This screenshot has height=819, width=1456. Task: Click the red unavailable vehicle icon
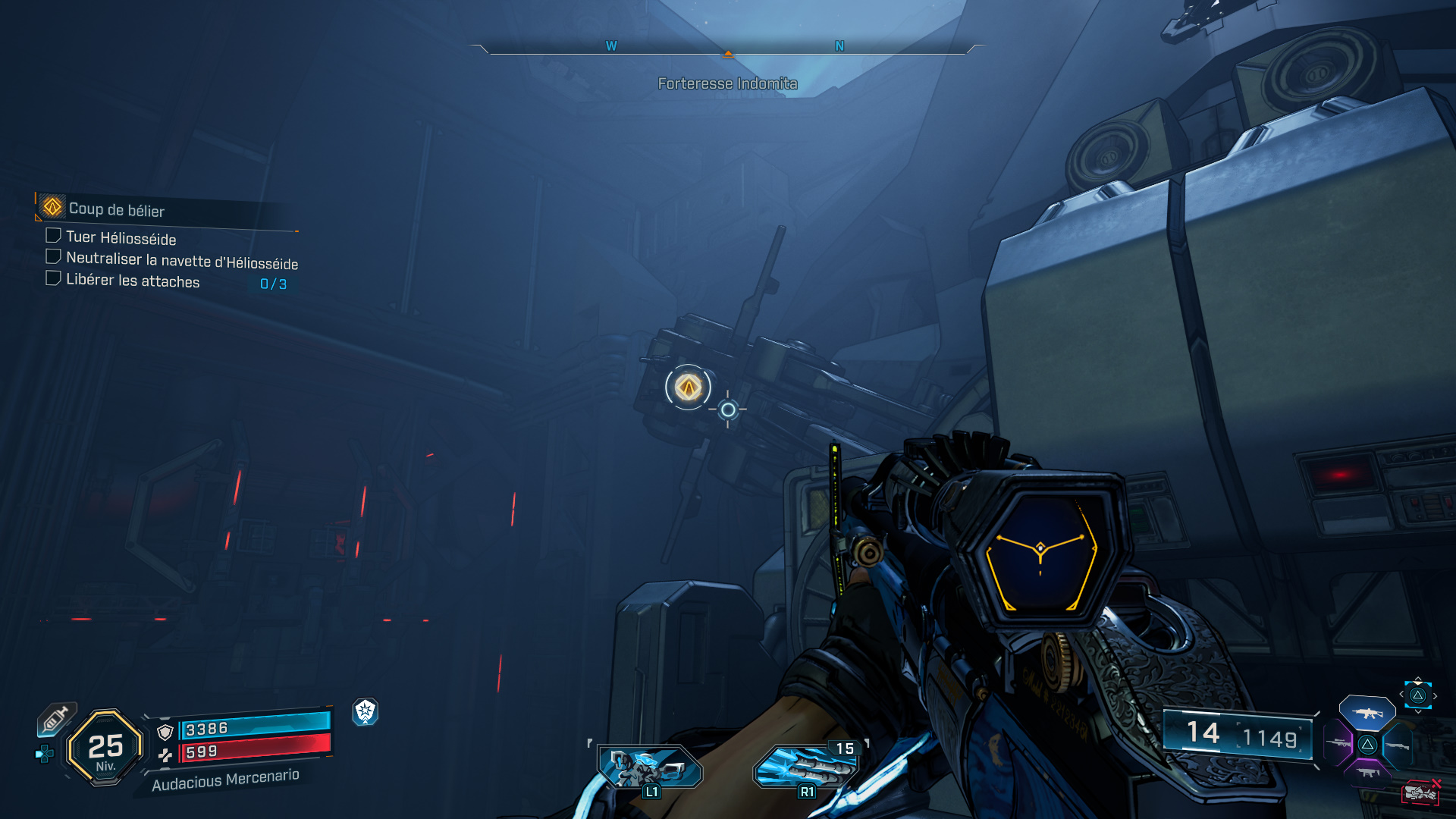(x=1420, y=792)
